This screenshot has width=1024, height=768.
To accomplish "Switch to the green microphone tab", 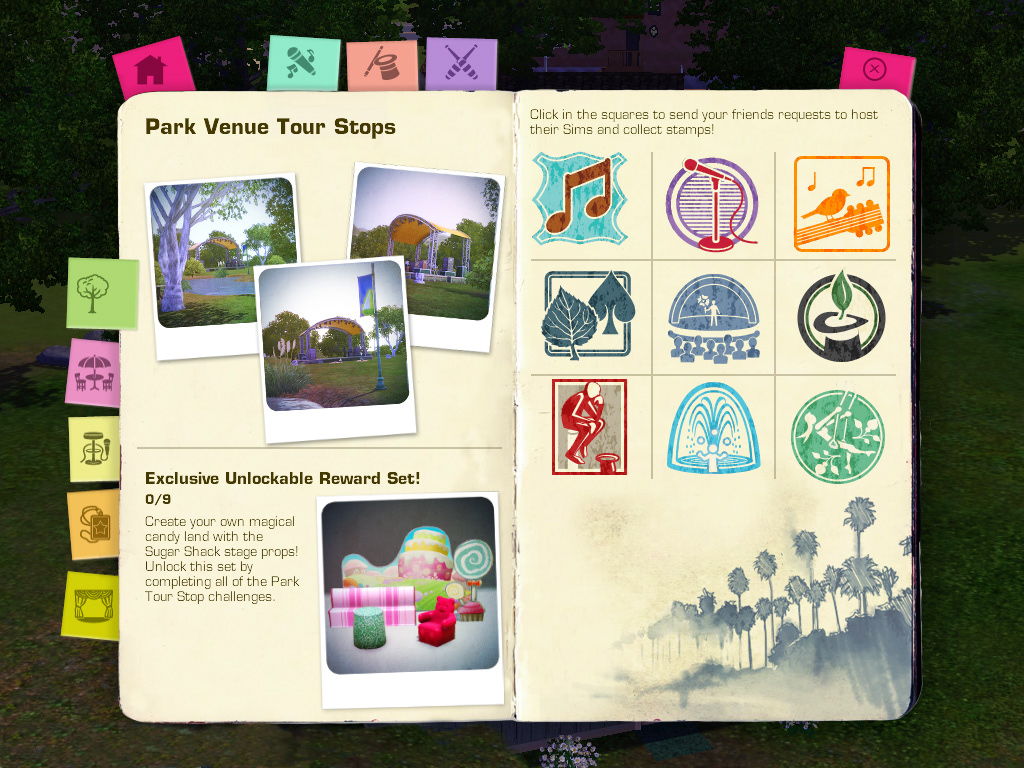I will 301,63.
